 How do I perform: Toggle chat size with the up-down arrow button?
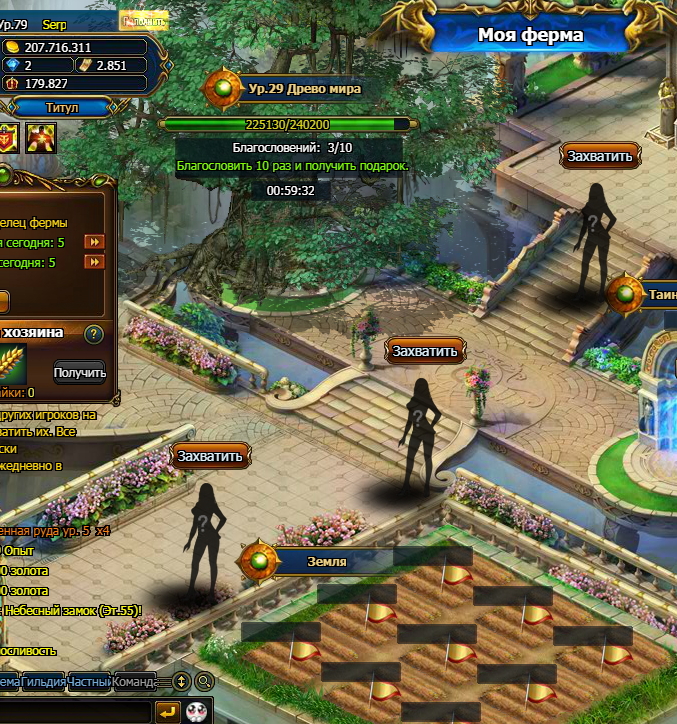pyautogui.click(x=181, y=682)
